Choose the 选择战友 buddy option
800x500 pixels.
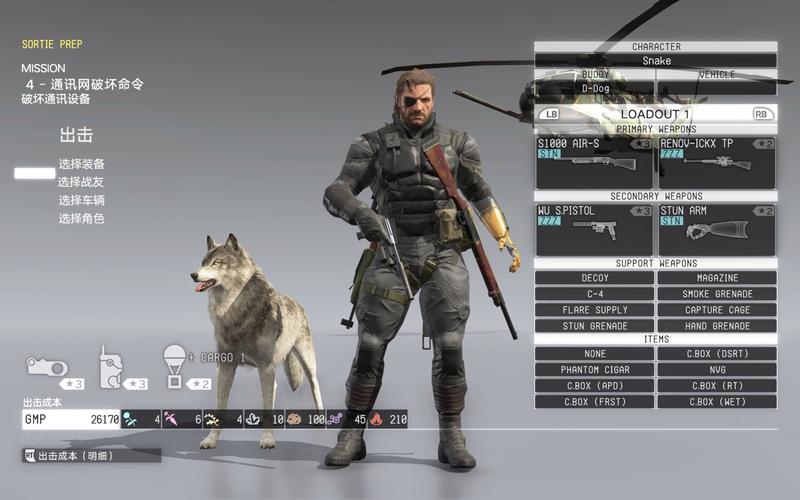coord(81,182)
